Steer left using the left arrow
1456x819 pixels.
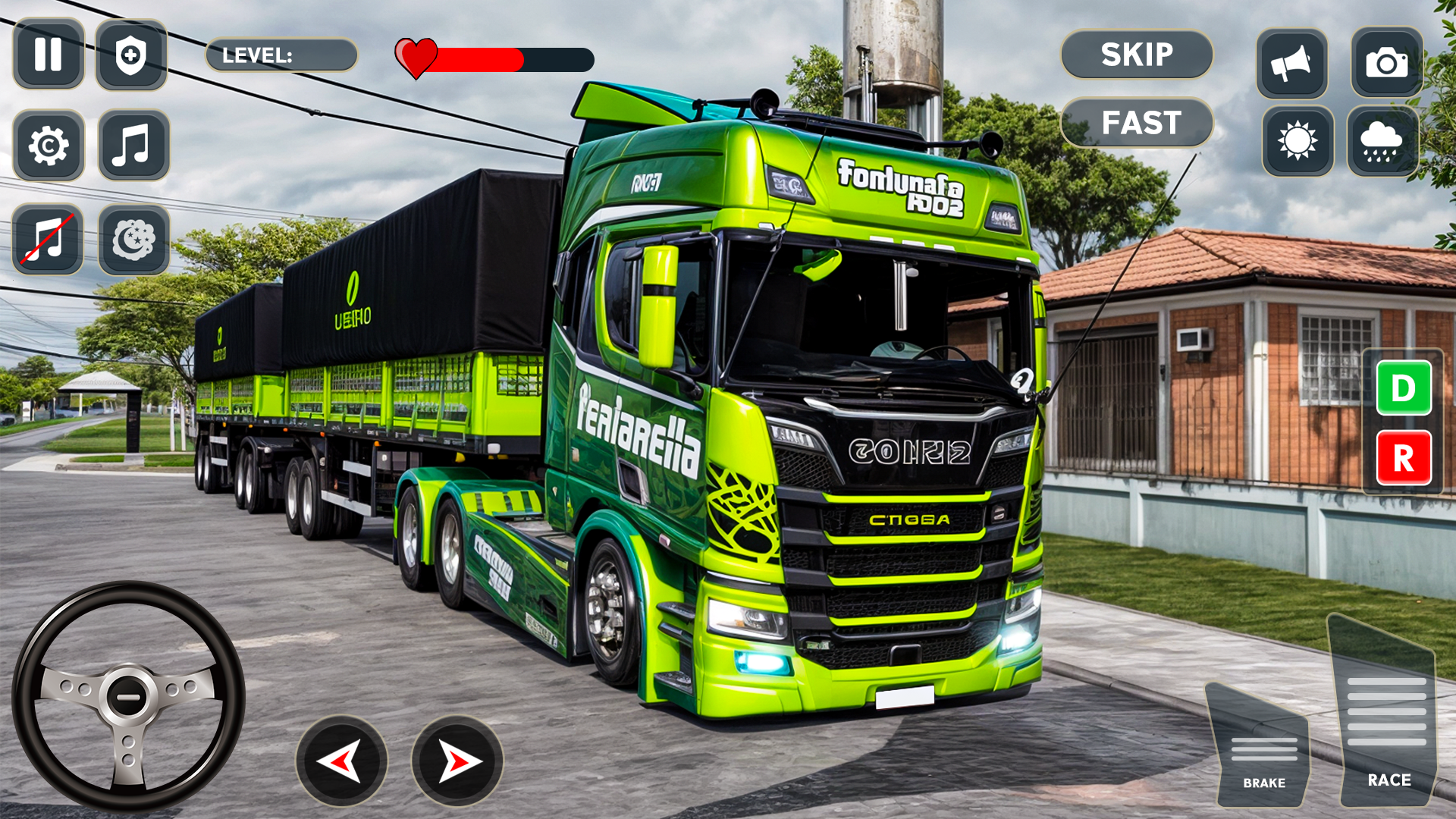pos(341,761)
